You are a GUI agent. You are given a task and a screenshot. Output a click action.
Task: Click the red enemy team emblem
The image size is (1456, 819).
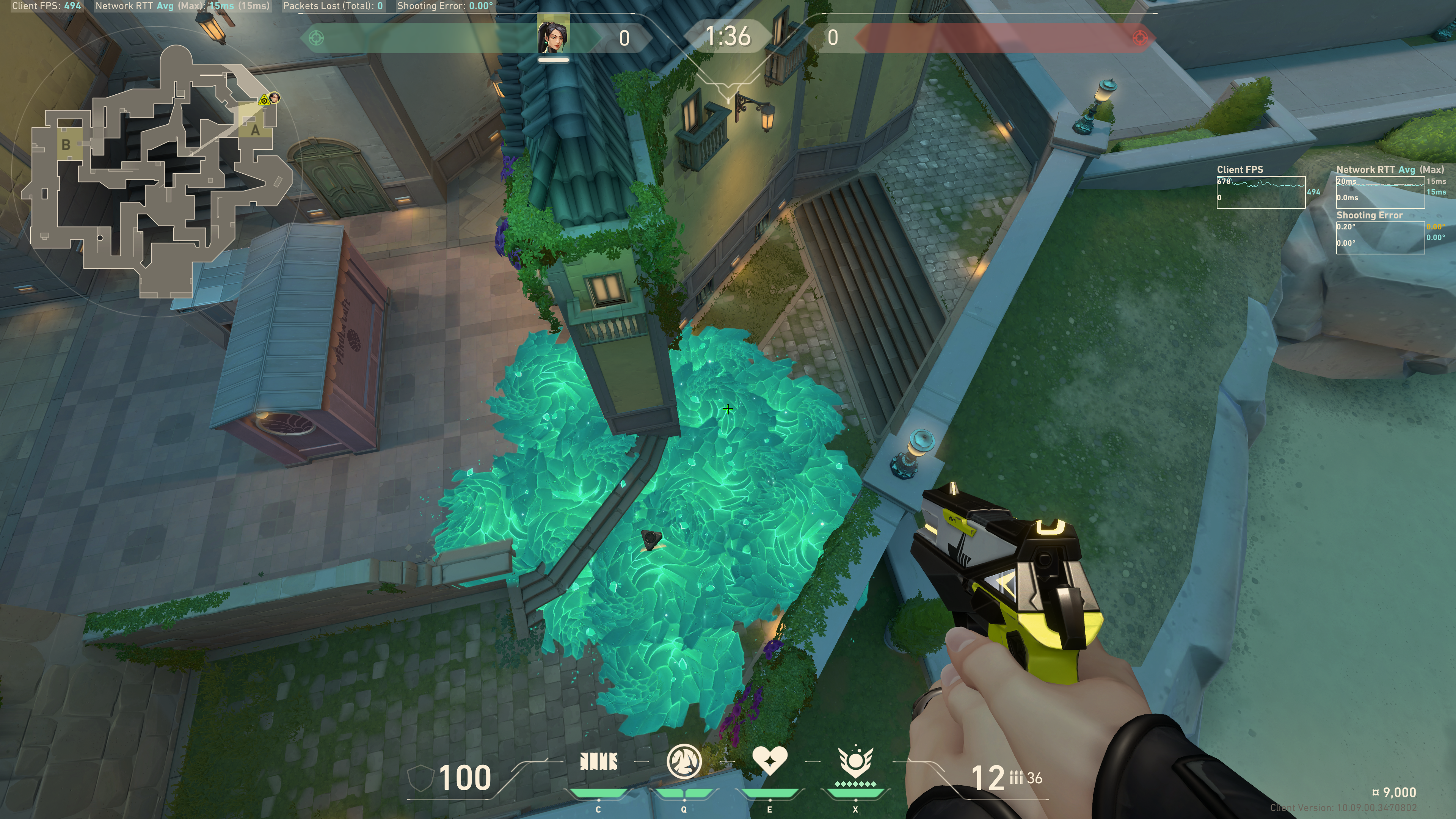coord(1139,38)
